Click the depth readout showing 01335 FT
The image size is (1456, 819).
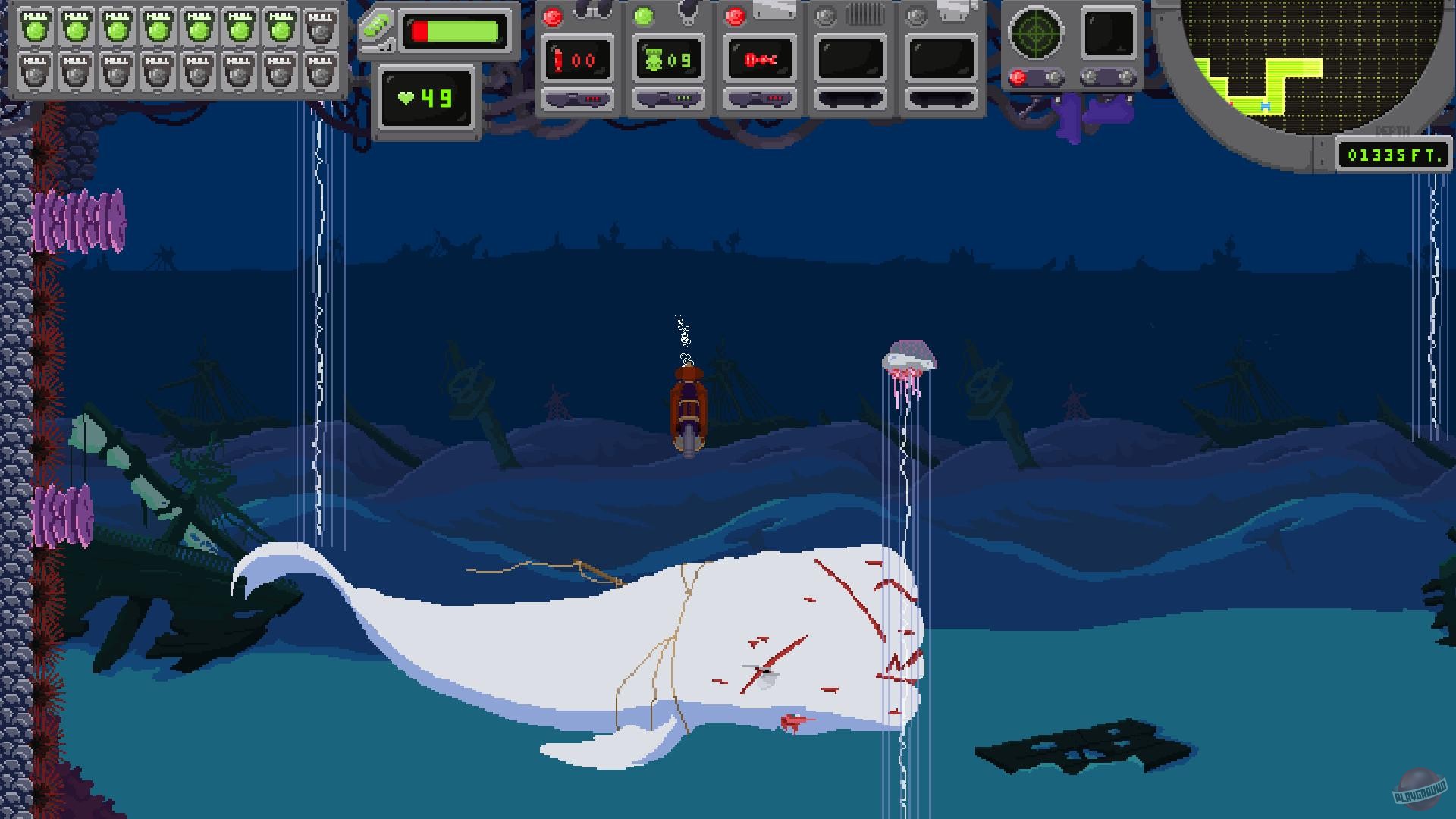click(1394, 155)
